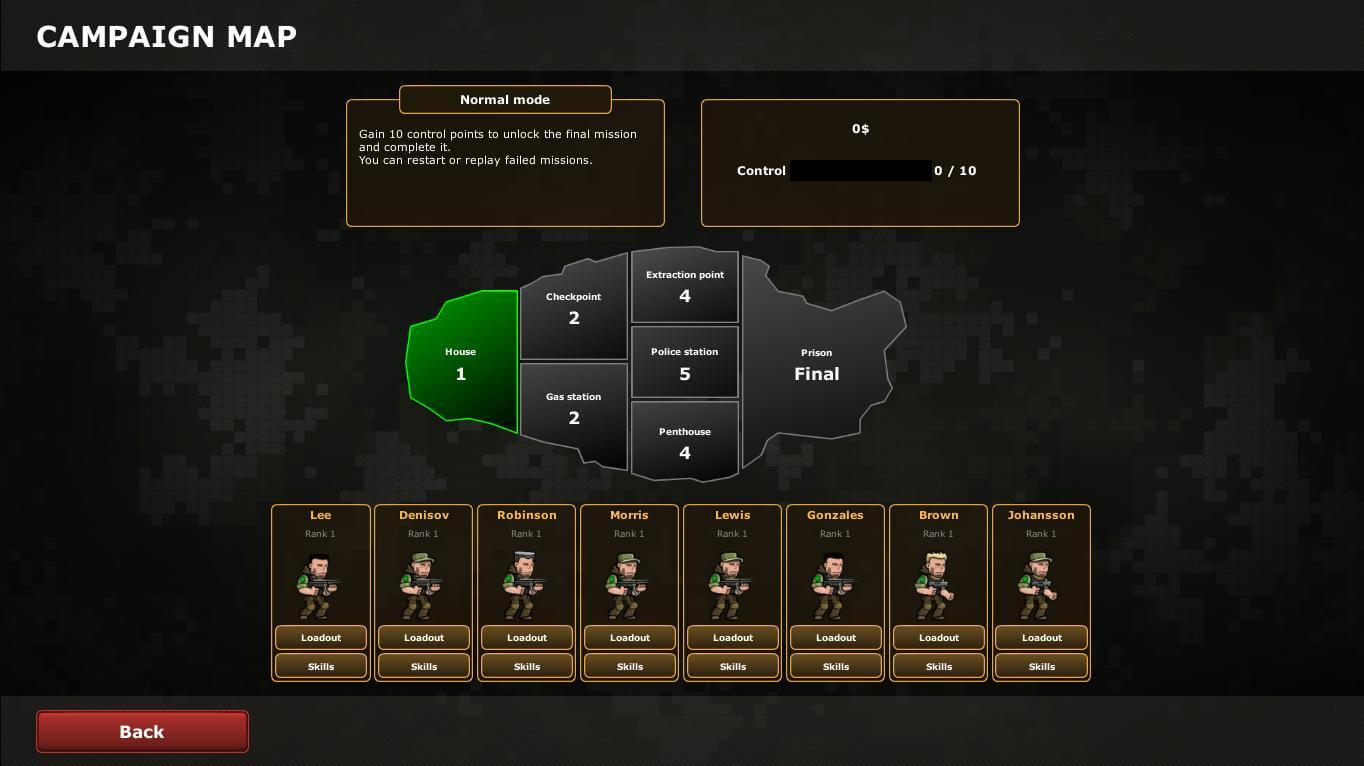Select the Gas station mission
The width and height of the screenshot is (1364, 766).
click(574, 409)
